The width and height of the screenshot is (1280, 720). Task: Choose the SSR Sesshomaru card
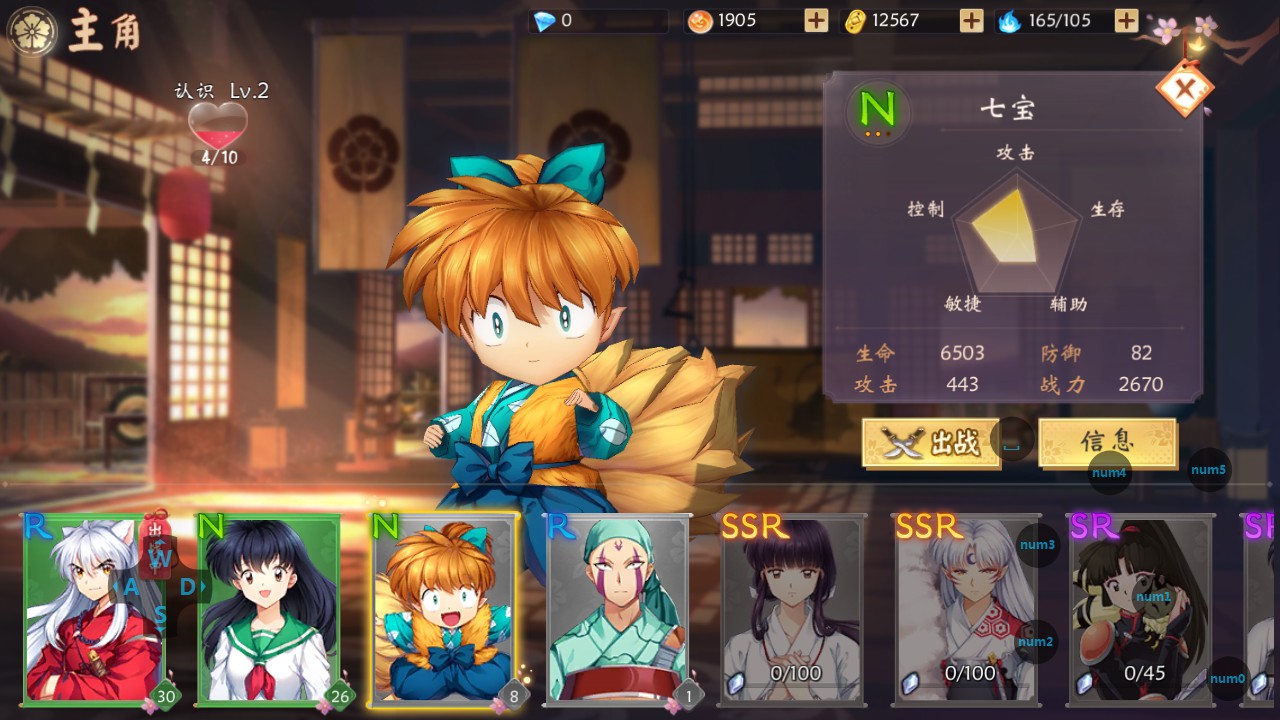pyautogui.click(x=967, y=609)
